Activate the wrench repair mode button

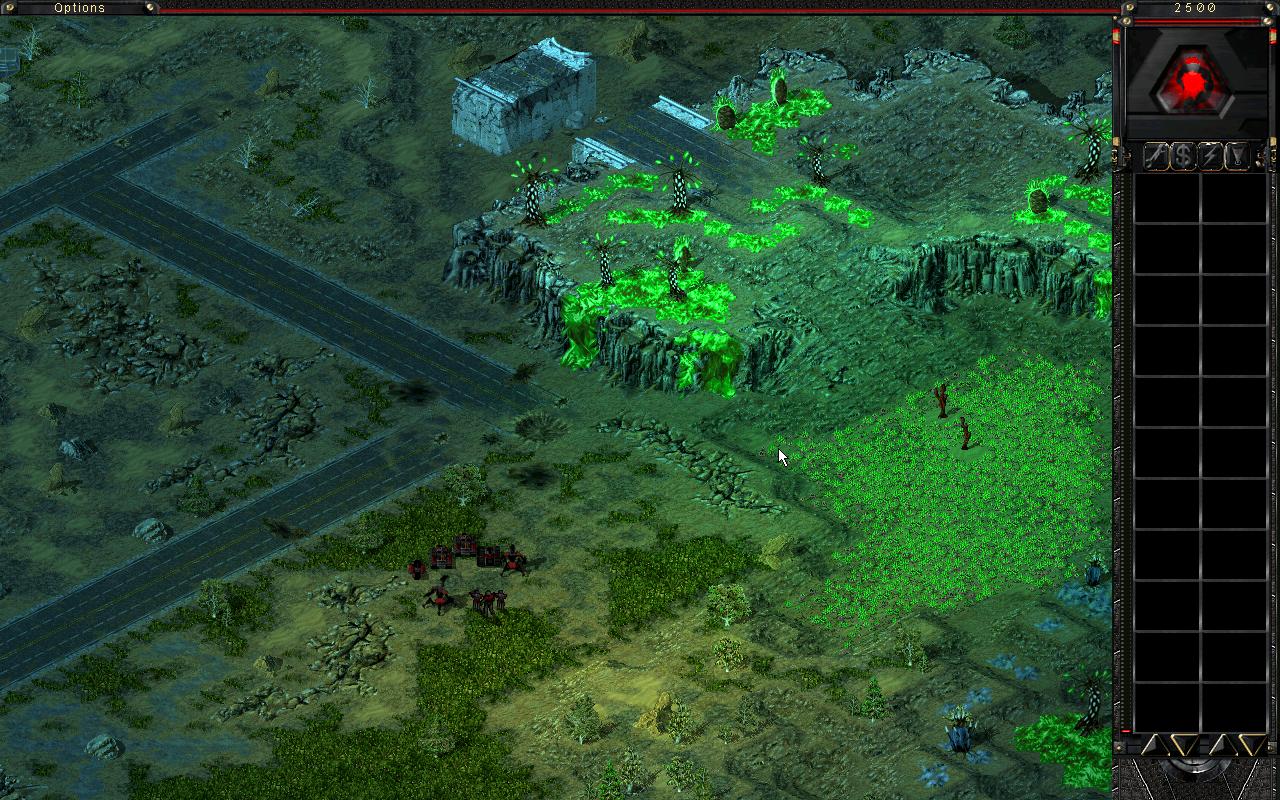[x=1156, y=156]
